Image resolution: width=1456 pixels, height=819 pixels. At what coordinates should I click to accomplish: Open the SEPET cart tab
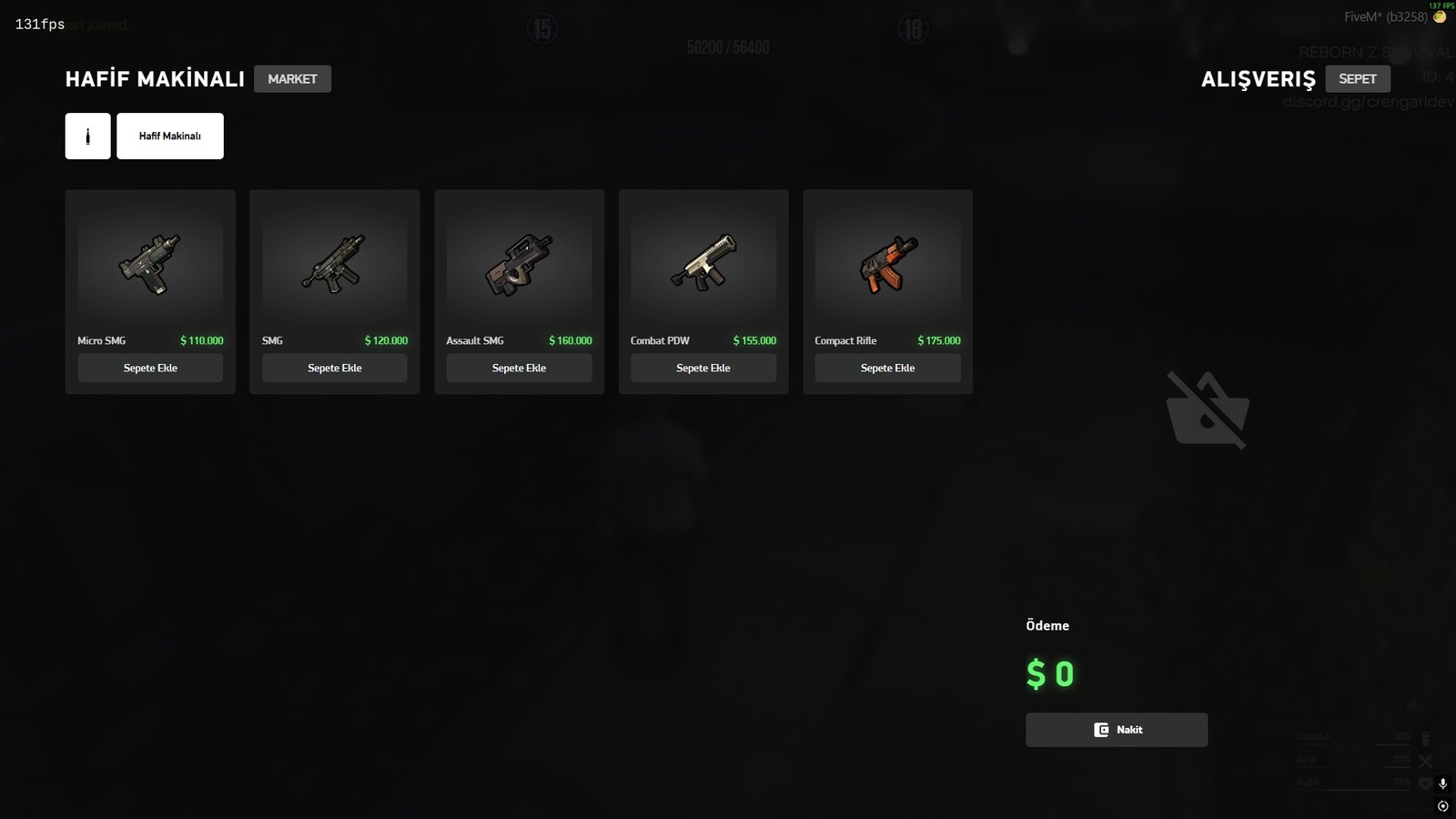click(1358, 78)
